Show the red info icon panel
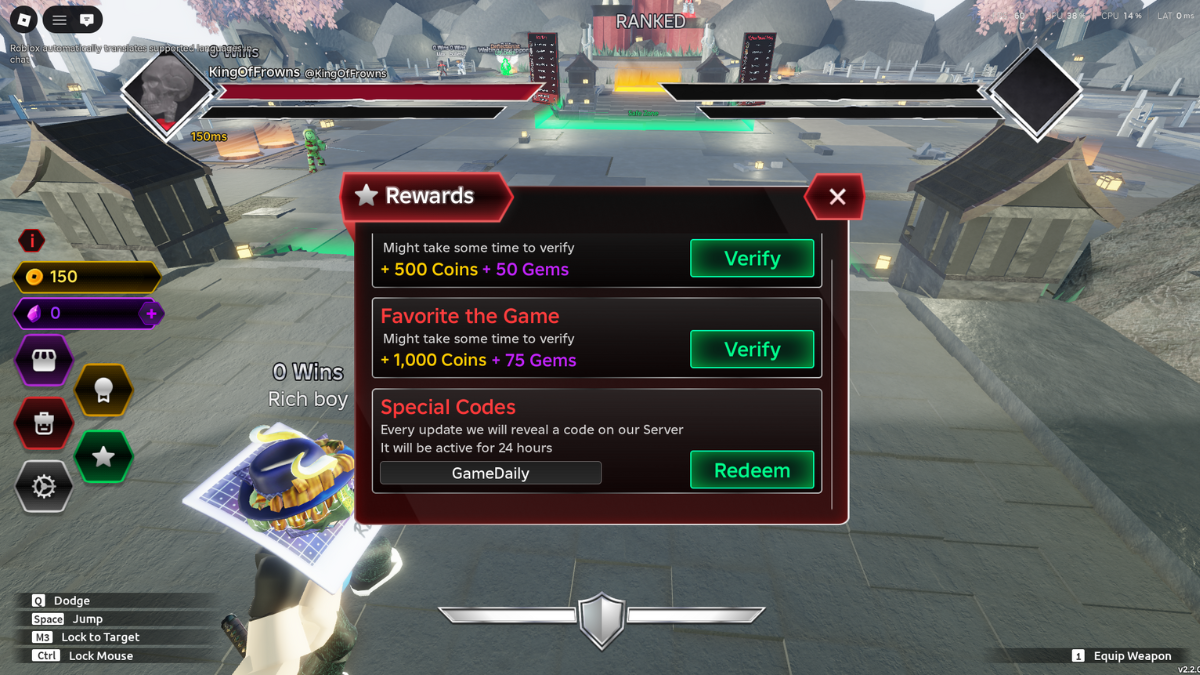 pos(32,241)
